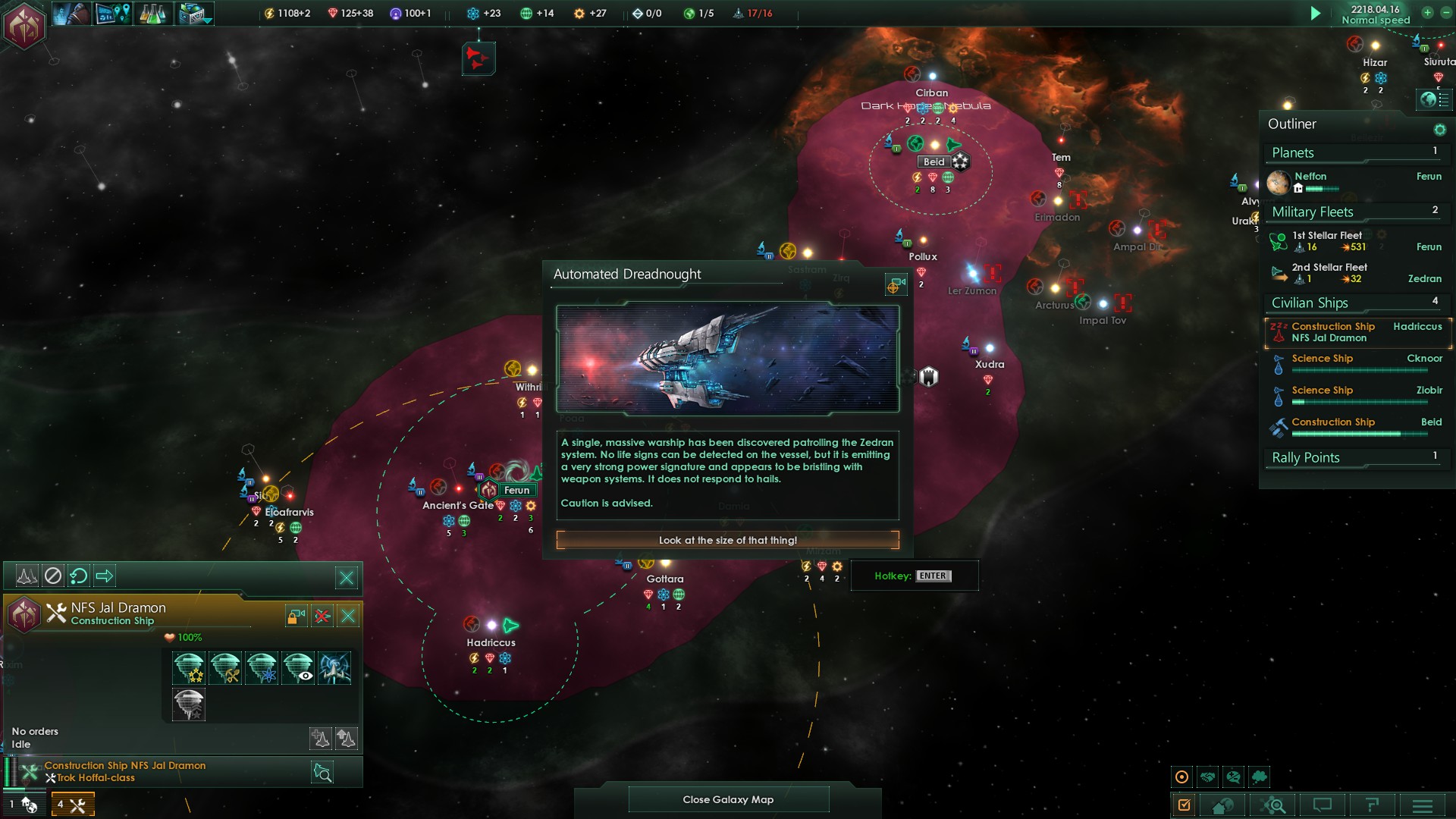Open the Situation Log map-pins screen

[x=113, y=14]
